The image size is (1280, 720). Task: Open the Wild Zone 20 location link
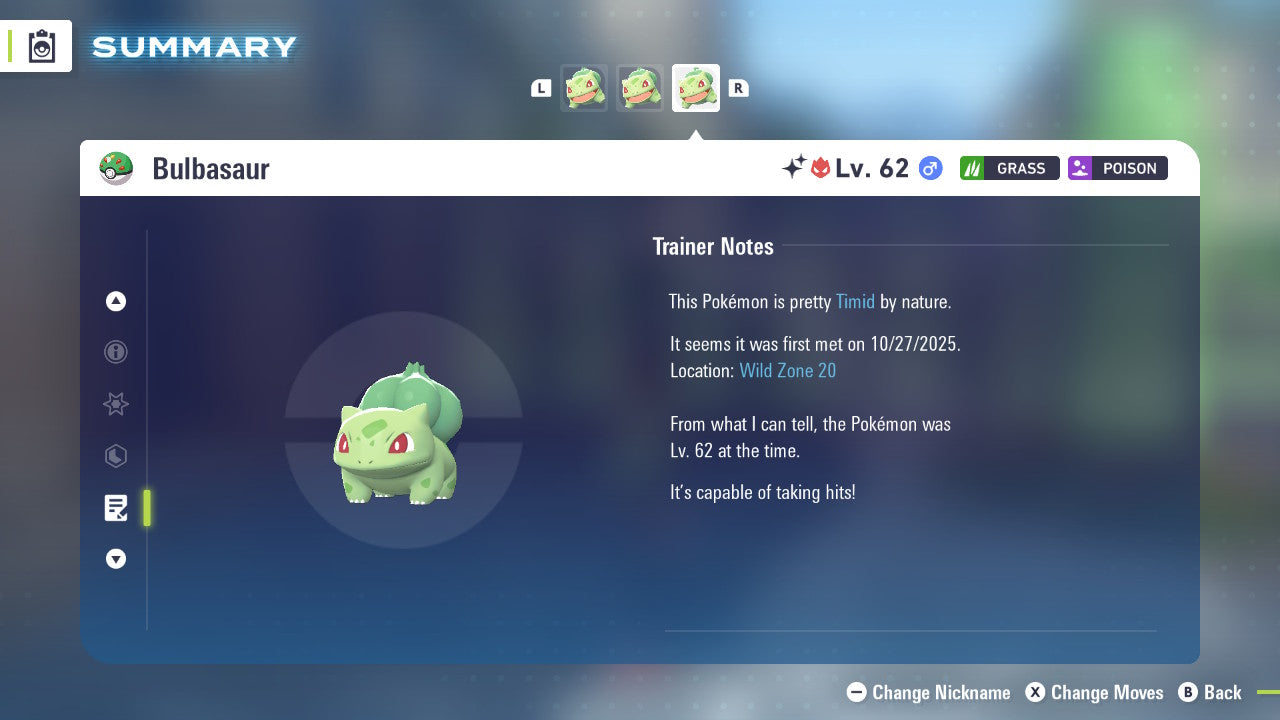coord(788,370)
